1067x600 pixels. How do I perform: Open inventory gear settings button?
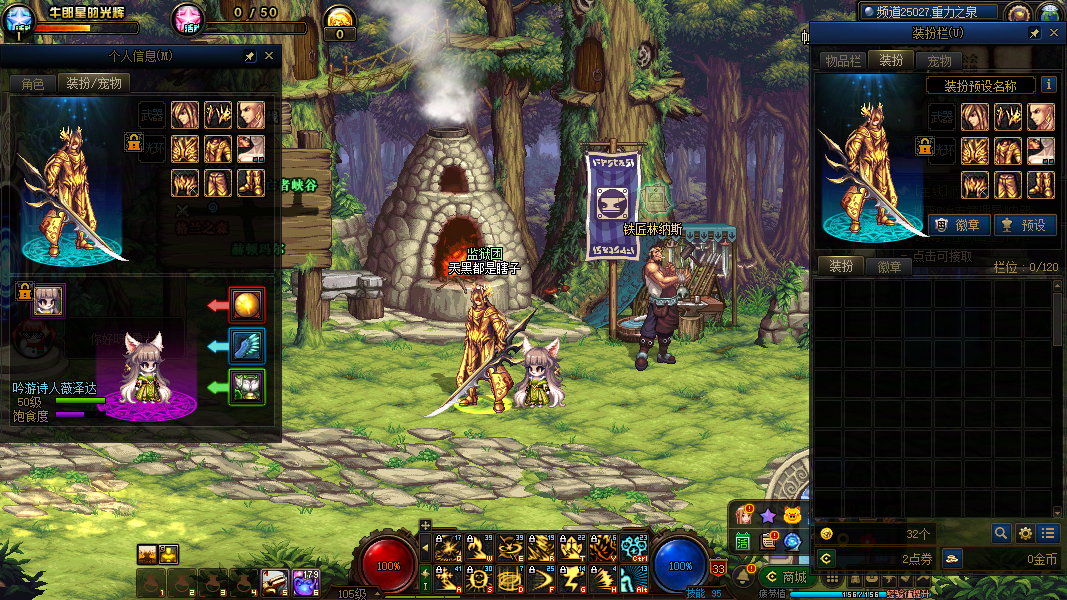click(1024, 534)
